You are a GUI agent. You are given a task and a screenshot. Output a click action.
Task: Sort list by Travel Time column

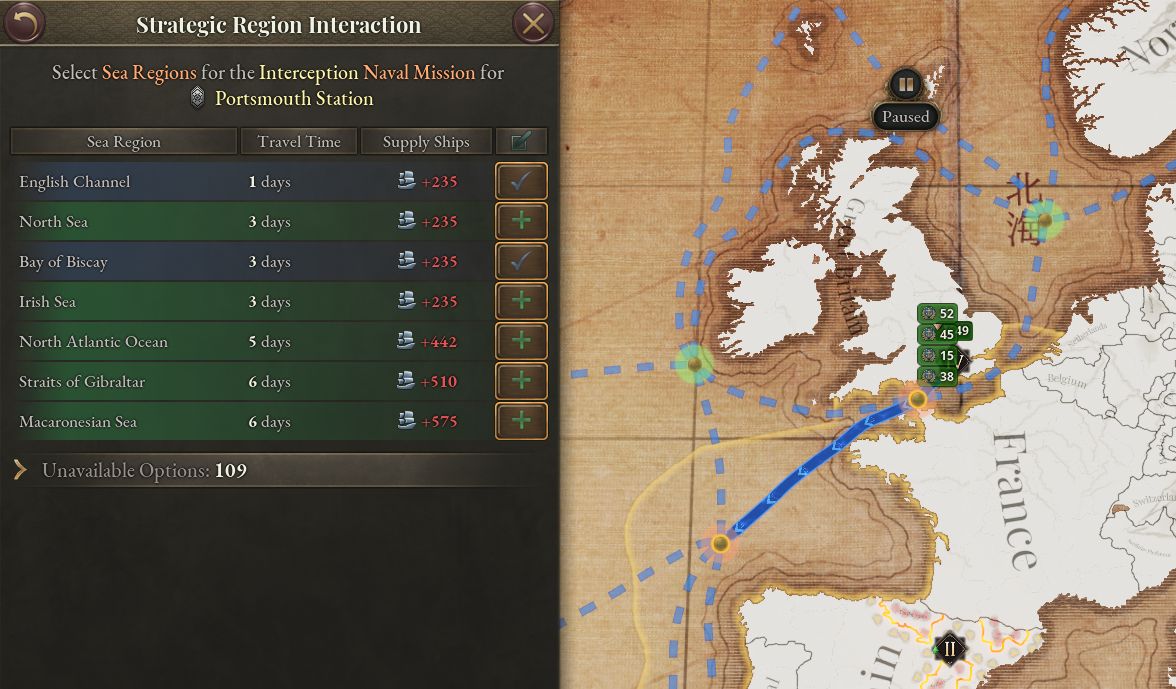[x=299, y=142]
